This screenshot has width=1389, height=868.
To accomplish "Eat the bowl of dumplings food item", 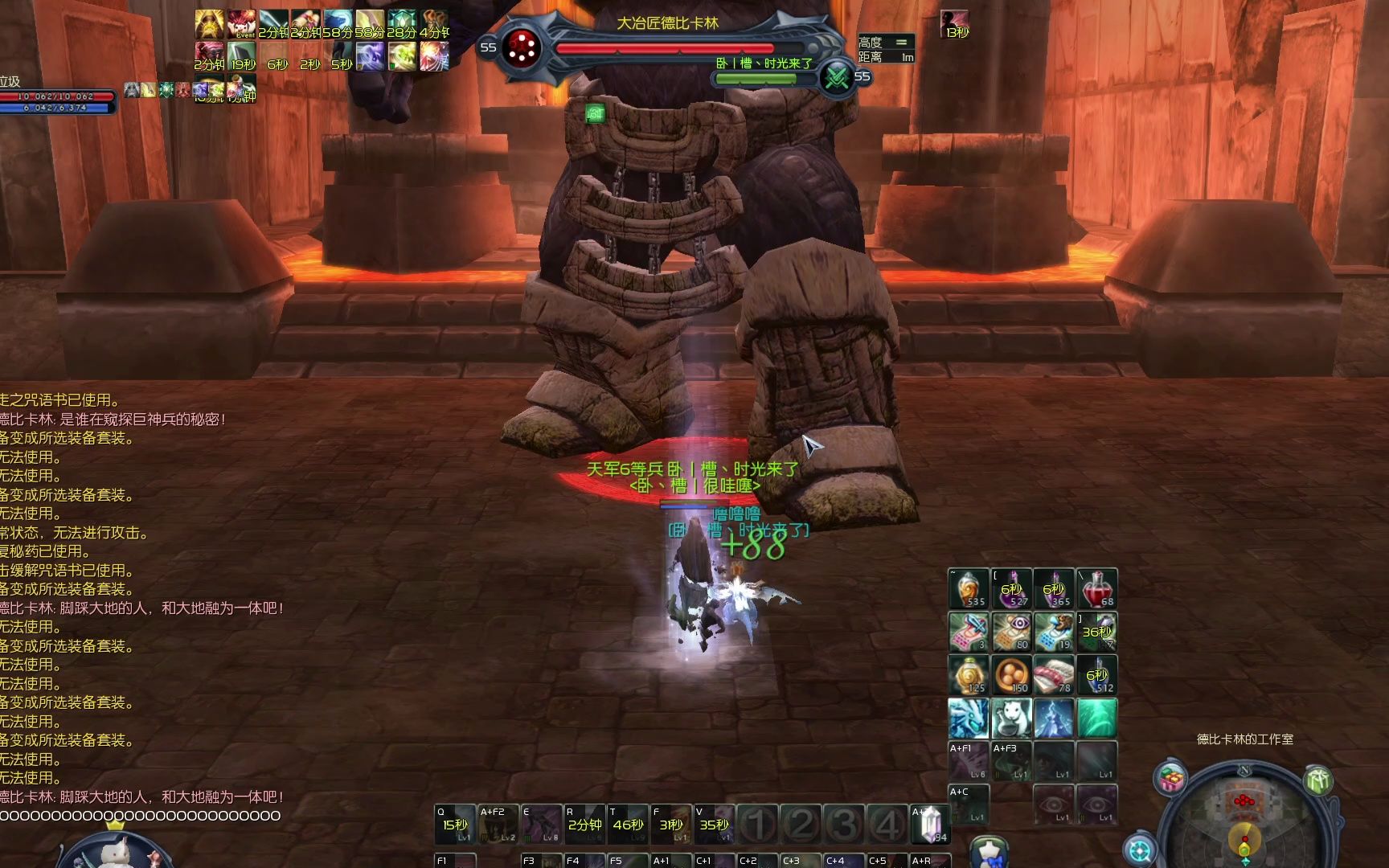I will [1011, 675].
